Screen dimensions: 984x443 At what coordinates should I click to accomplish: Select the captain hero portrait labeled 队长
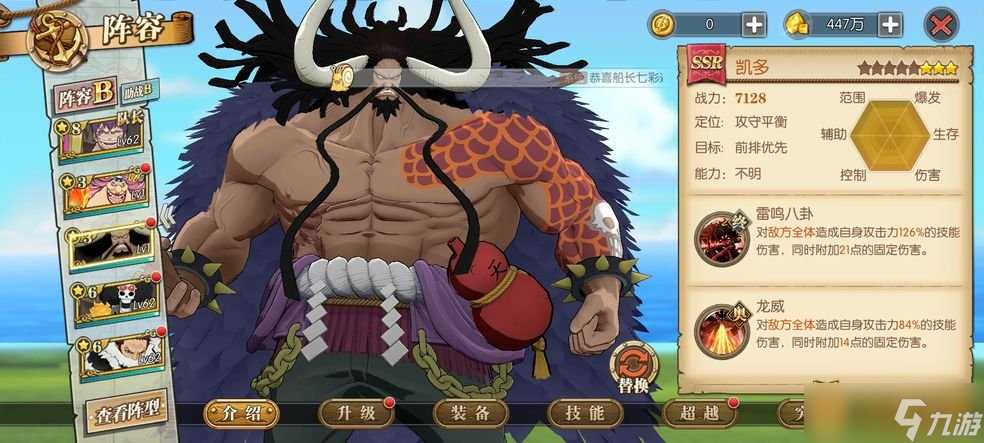[x=108, y=138]
